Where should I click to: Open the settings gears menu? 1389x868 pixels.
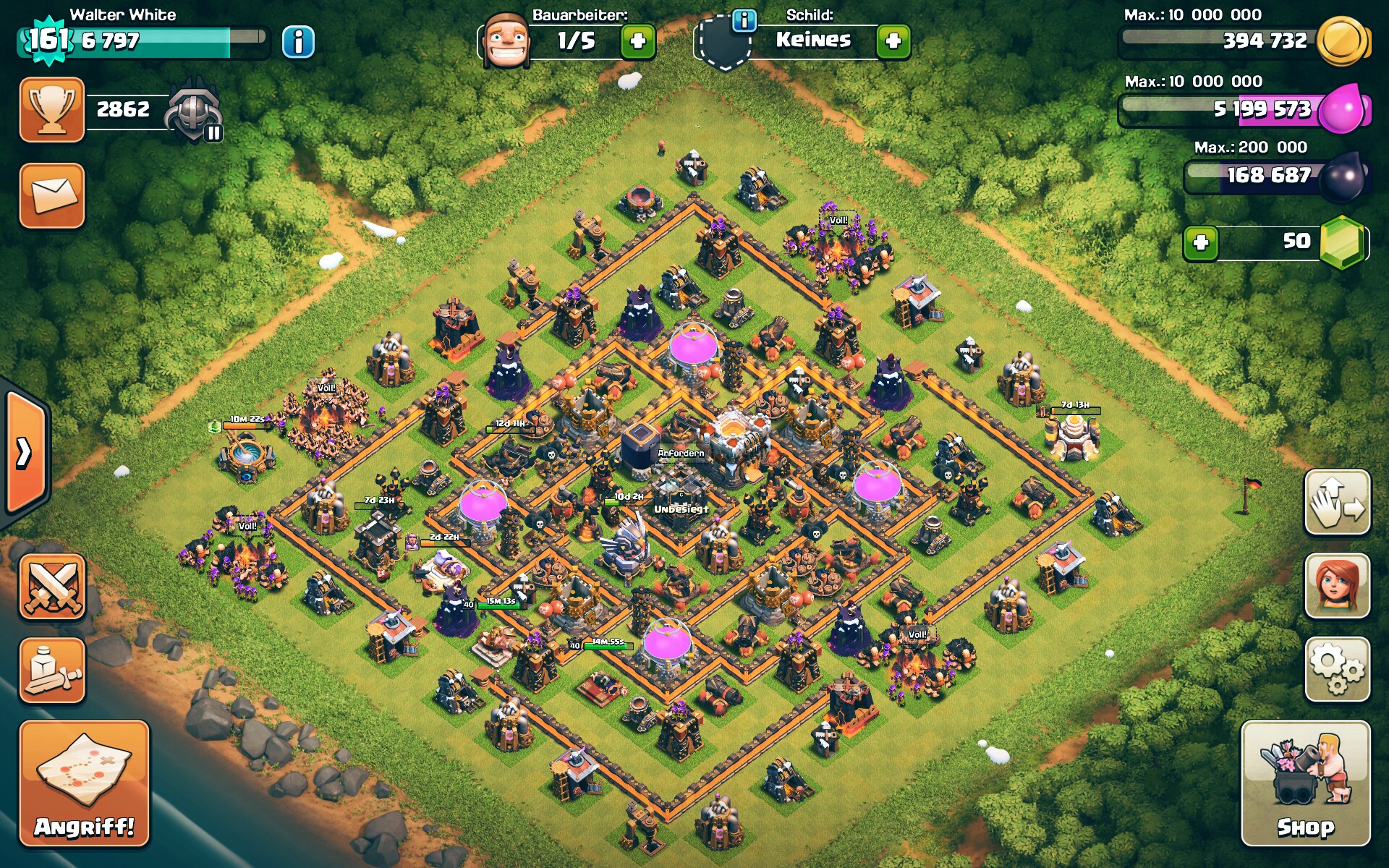pyautogui.click(x=1337, y=669)
